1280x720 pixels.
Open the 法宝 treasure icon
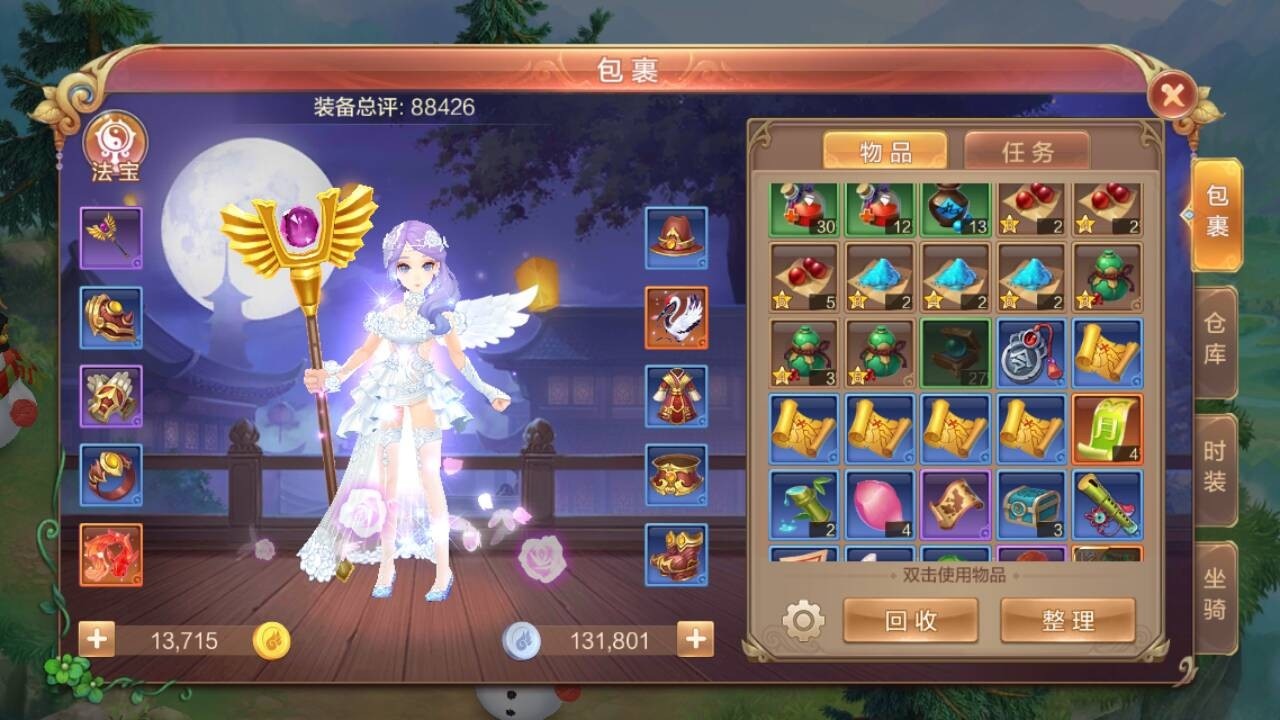pos(115,145)
